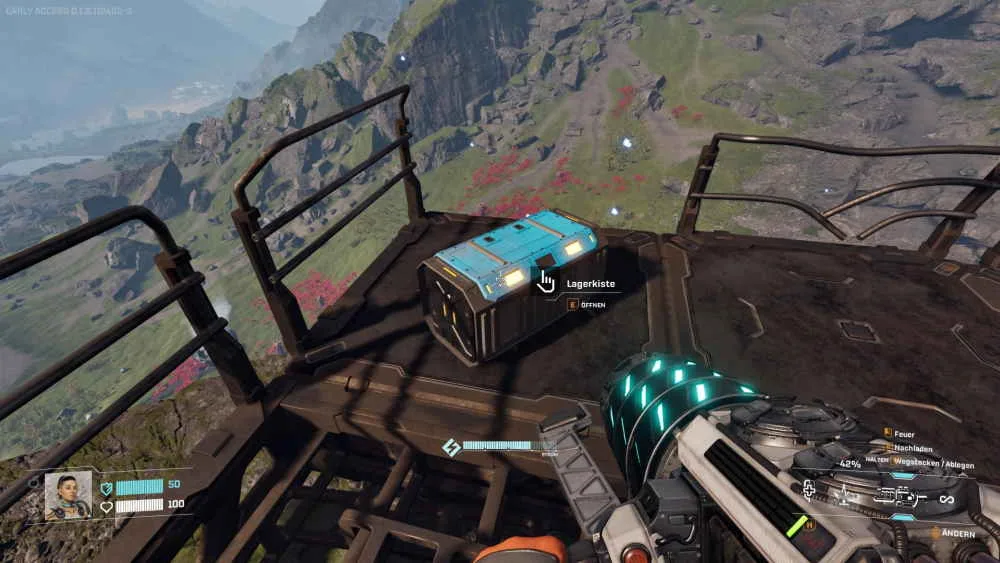
Task: Click the player character portrait
Action: (68, 495)
